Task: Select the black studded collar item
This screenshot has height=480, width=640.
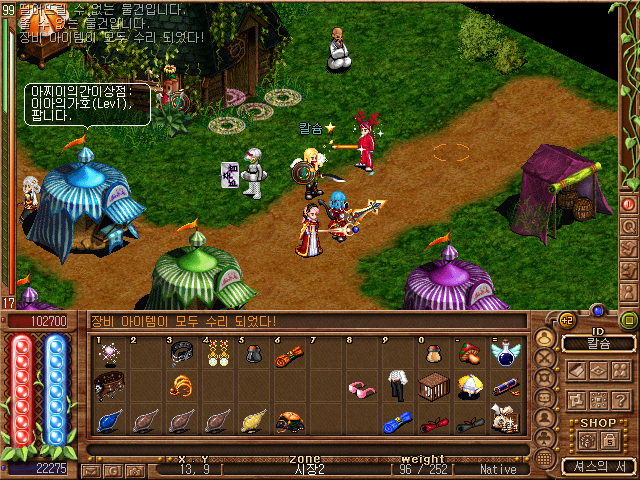Action: tap(181, 352)
